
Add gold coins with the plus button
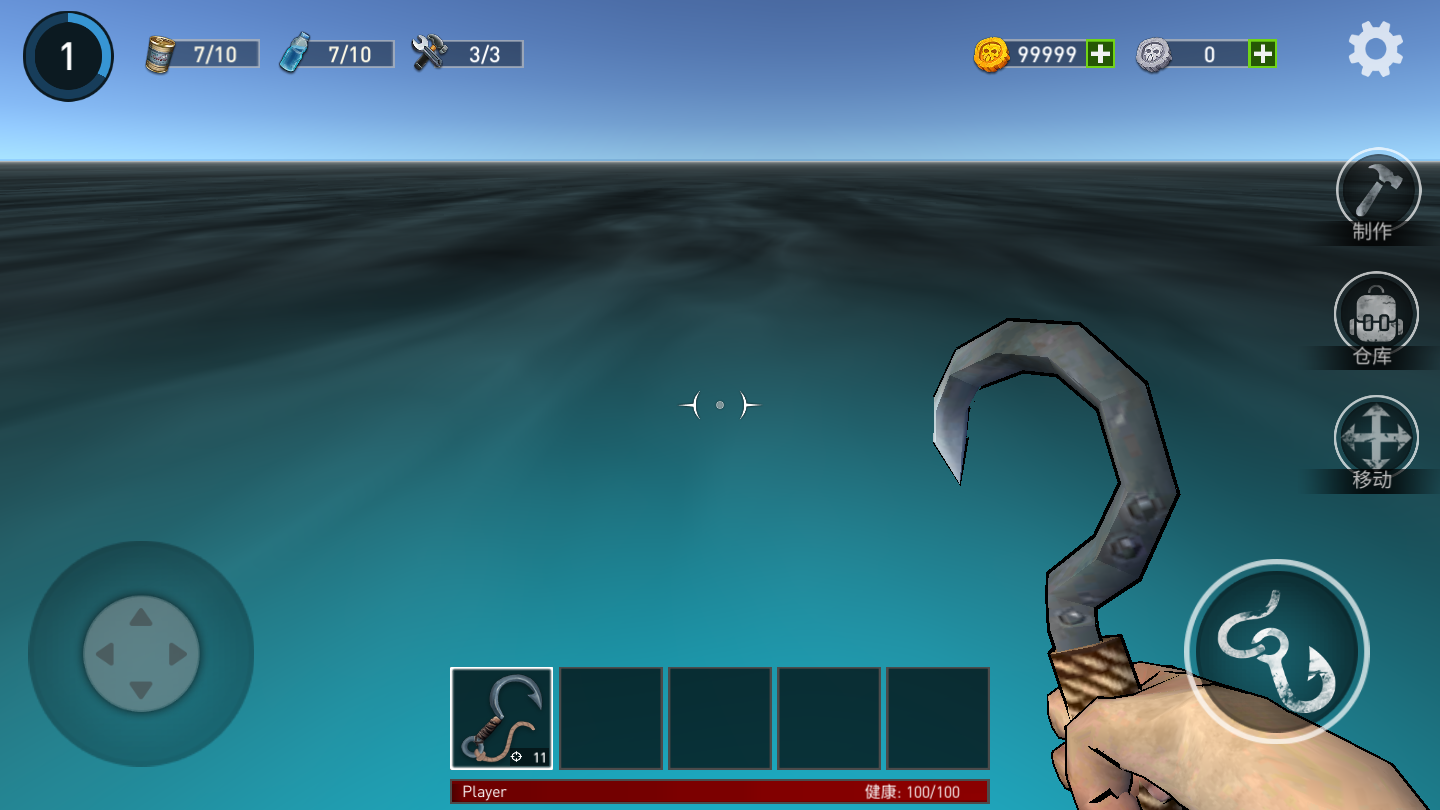pyautogui.click(x=1100, y=54)
